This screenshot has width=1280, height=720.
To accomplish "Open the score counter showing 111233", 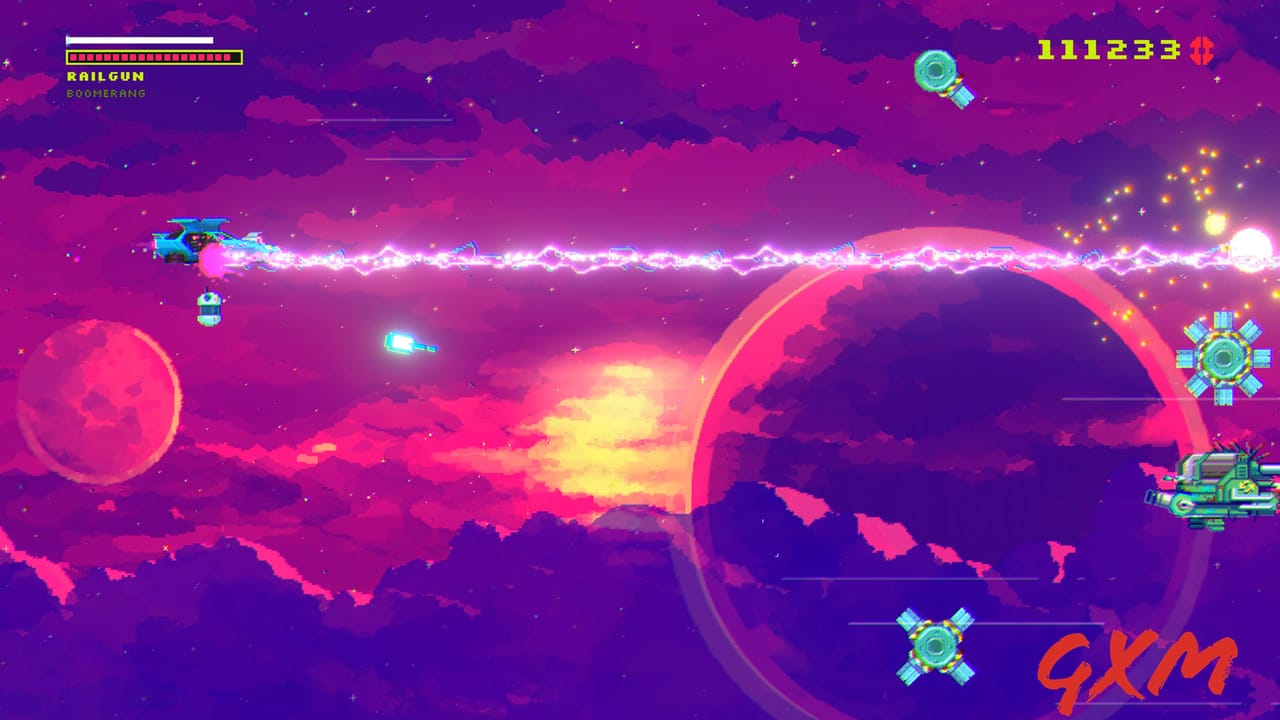I will (1114, 47).
